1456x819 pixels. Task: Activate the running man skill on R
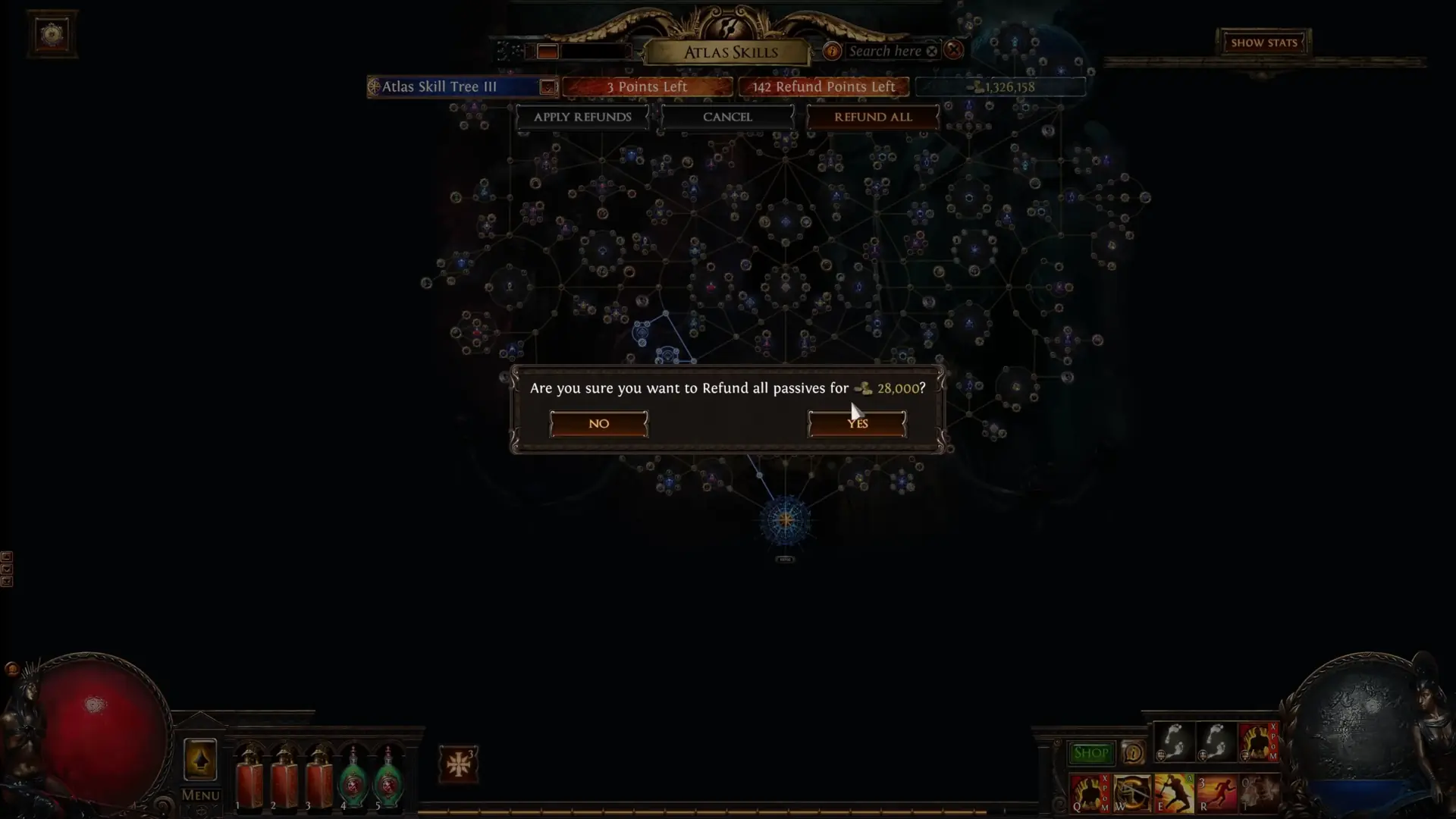pos(1216,793)
